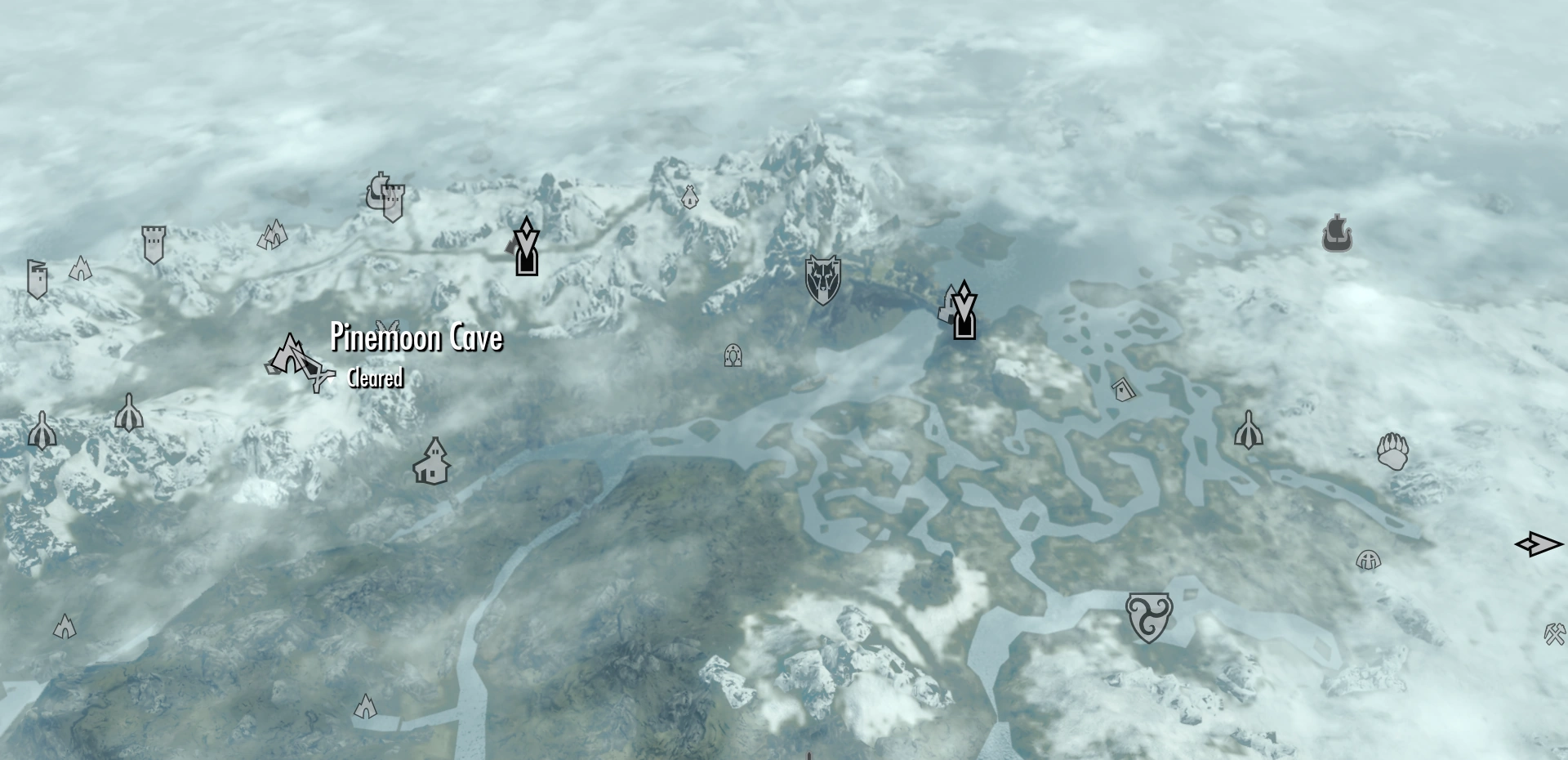Select the horseshoe stables marker
Screen dimensions: 1568x760
[733, 355]
